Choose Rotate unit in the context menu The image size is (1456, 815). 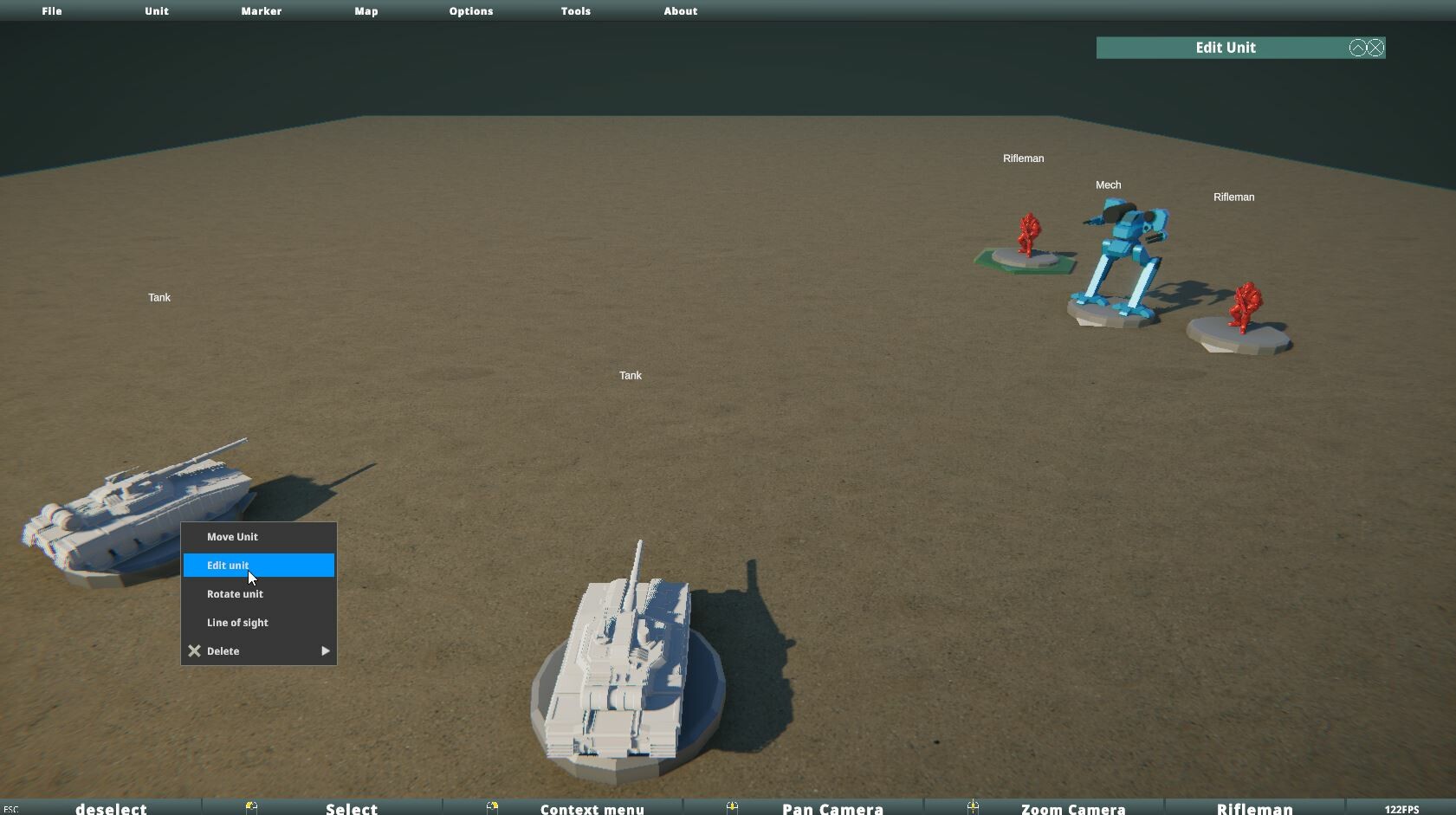[x=235, y=594]
